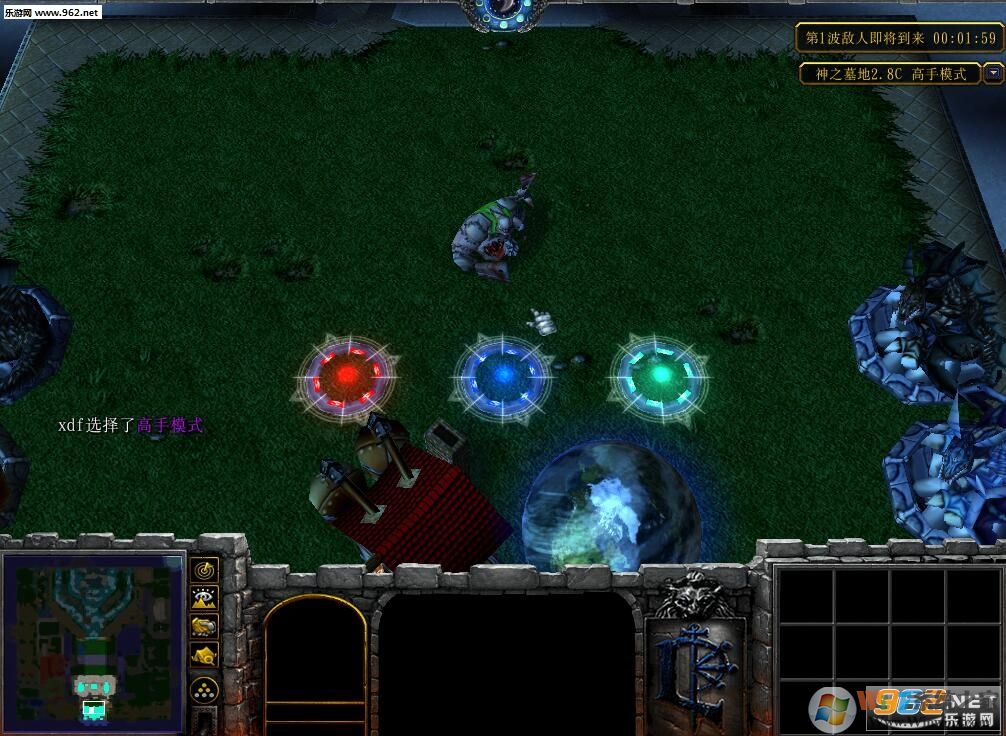Switch the minimap ally color mode

click(x=205, y=626)
